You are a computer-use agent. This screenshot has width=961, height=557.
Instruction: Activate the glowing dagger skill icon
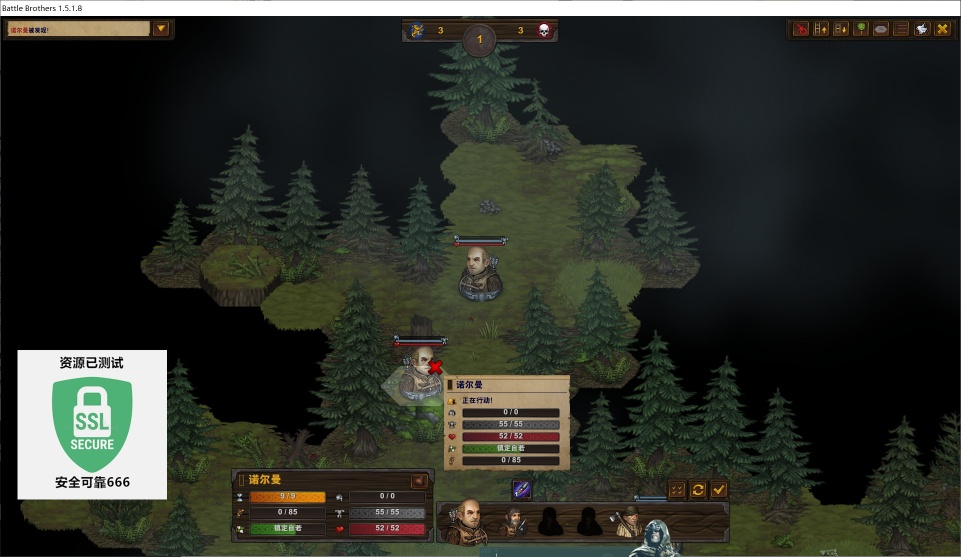tap(522, 489)
